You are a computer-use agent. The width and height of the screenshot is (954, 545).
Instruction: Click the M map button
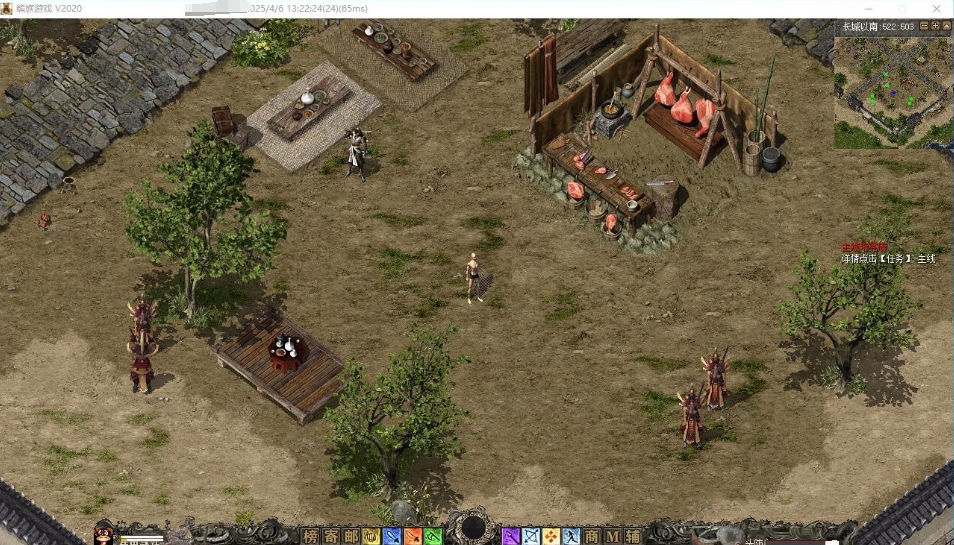pos(612,536)
